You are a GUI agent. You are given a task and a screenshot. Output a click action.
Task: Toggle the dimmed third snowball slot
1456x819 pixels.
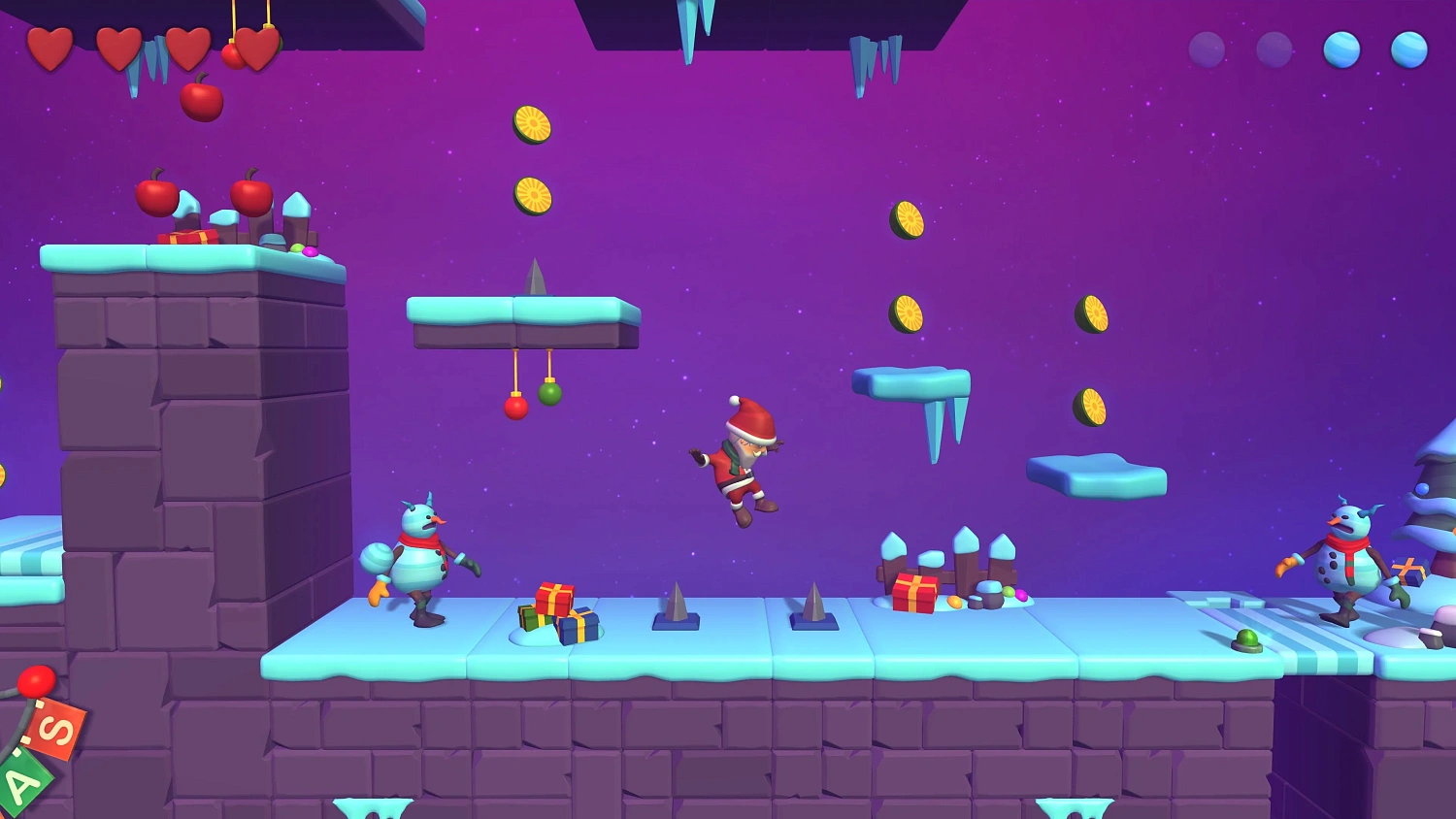(x=1208, y=49)
